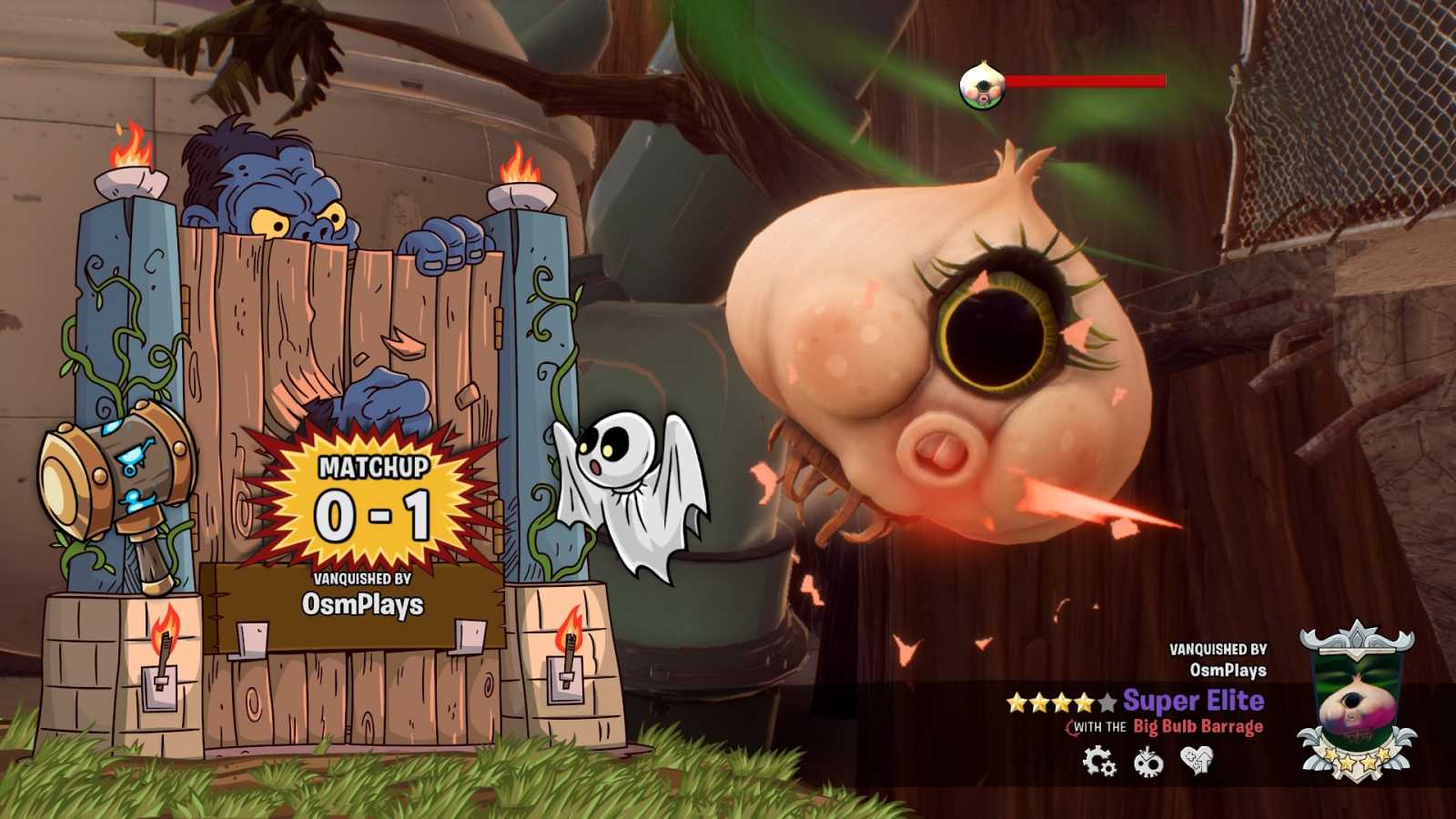1456x819 pixels.
Task: Click the skull vanquish icon
Action: (1148, 762)
